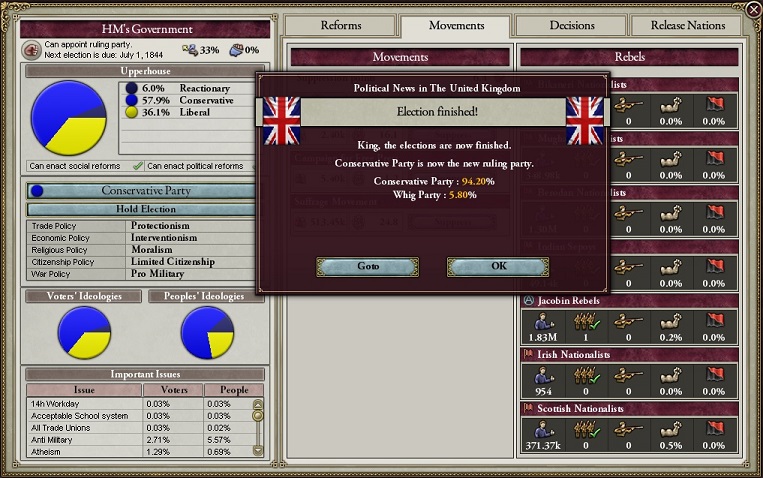Sort the list by Issue column header
The image size is (763, 478).
[84, 390]
